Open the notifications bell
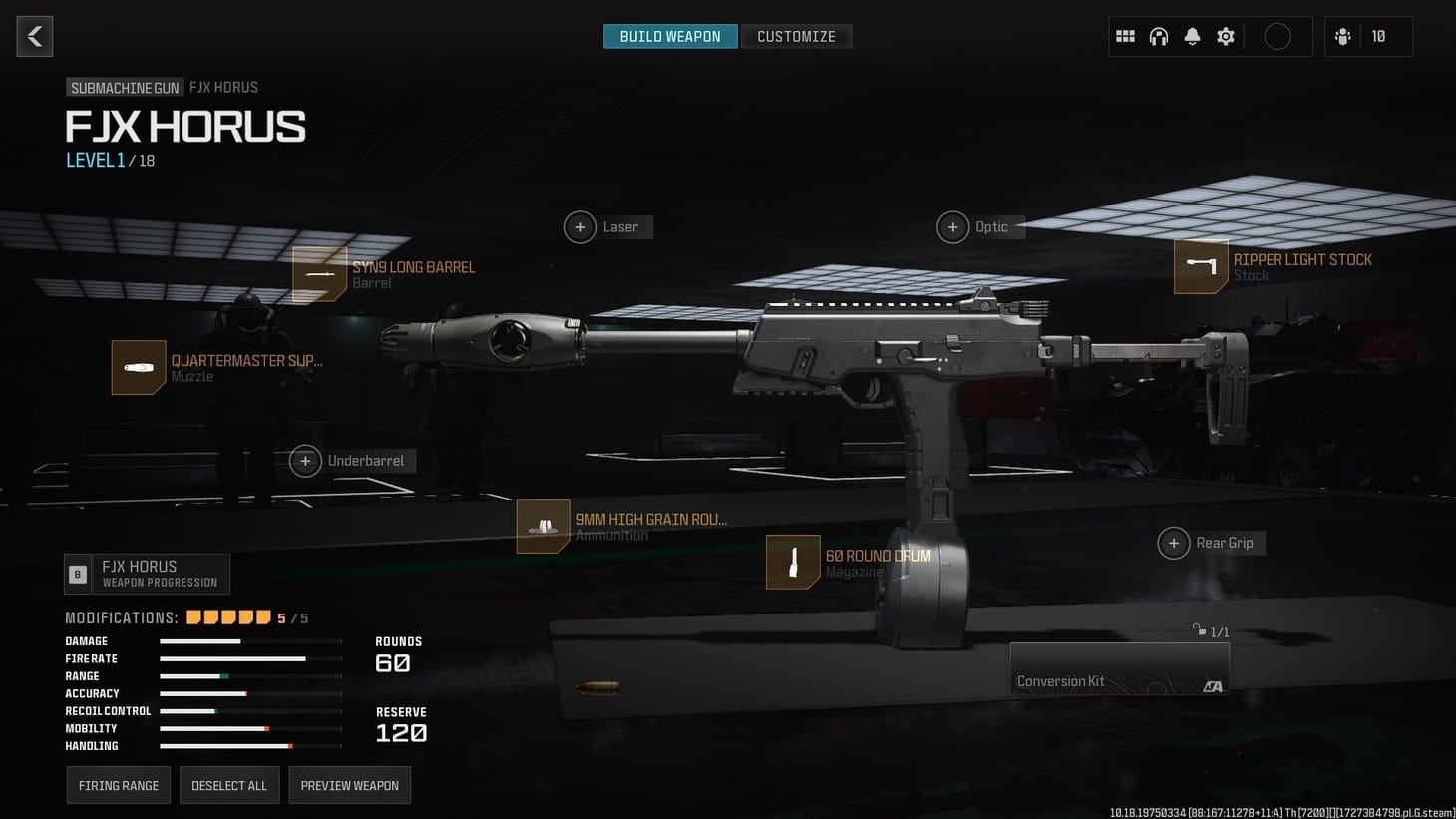 click(x=1192, y=36)
